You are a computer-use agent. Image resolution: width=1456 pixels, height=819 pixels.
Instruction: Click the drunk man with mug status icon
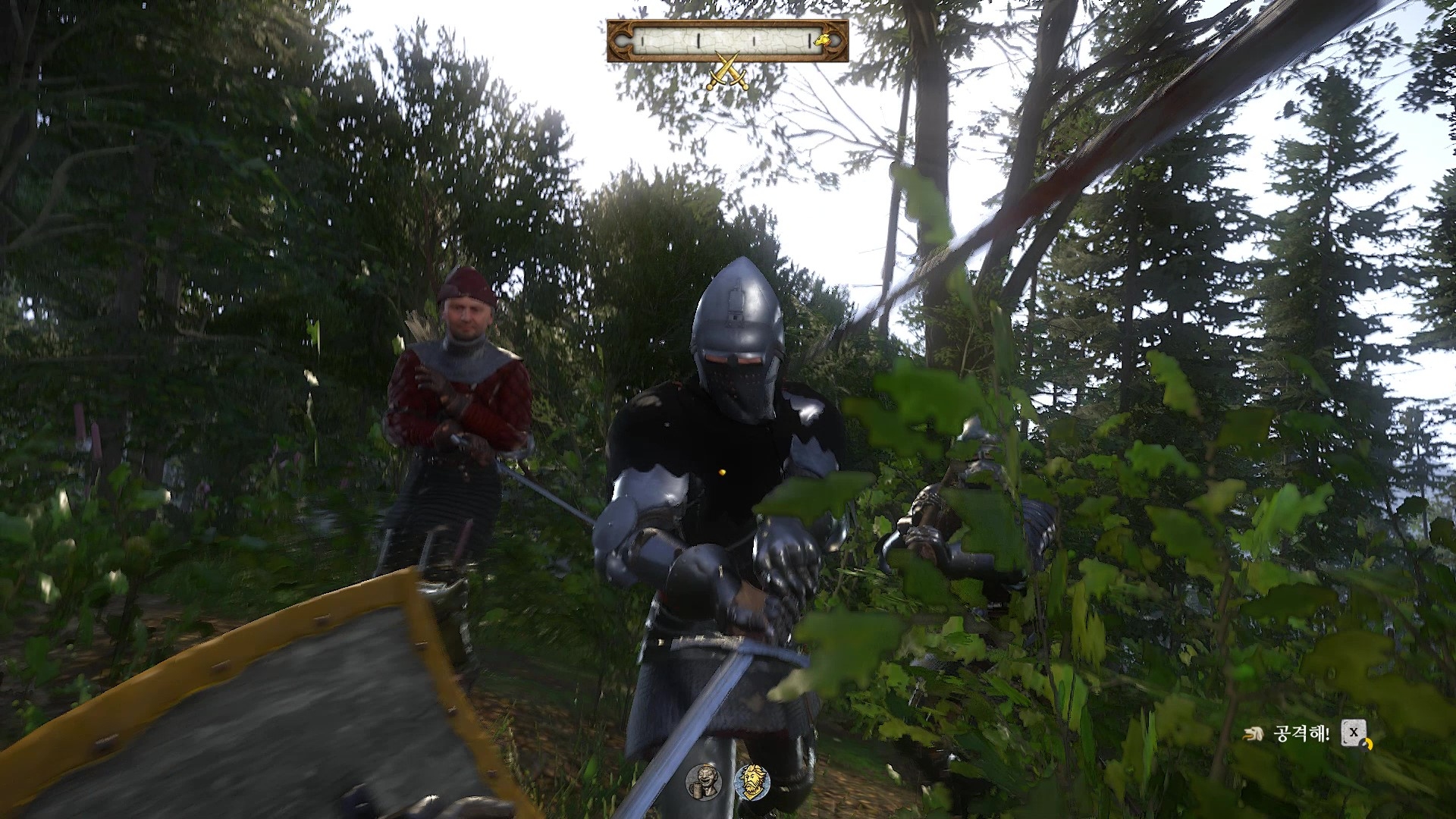click(701, 781)
